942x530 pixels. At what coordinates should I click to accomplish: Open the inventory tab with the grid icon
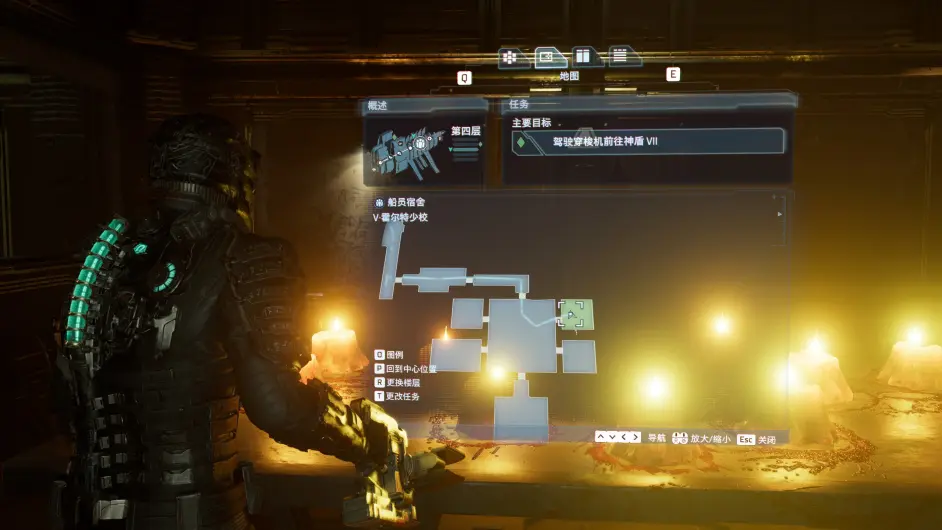coord(510,57)
